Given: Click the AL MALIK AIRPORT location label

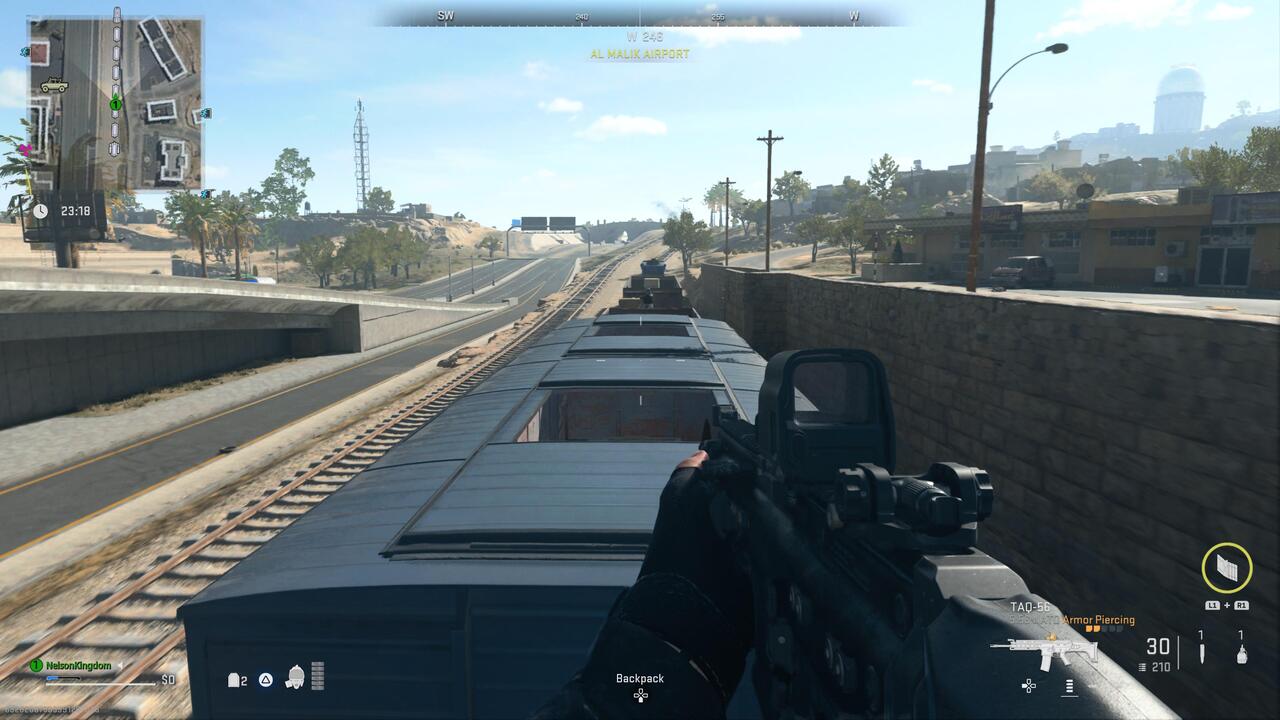Looking at the screenshot, I should click(639, 54).
